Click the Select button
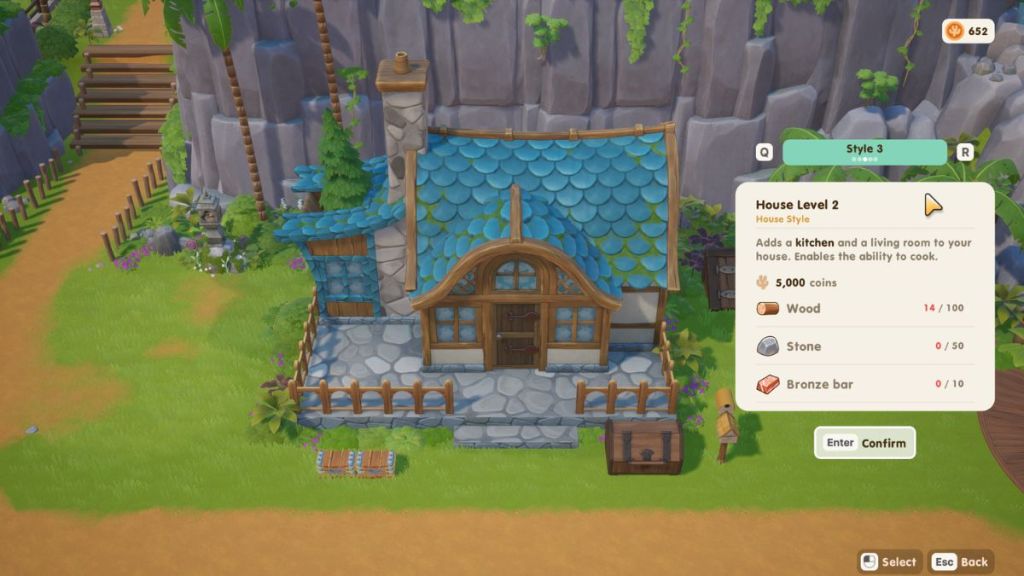The height and width of the screenshot is (576, 1024). 889,562
